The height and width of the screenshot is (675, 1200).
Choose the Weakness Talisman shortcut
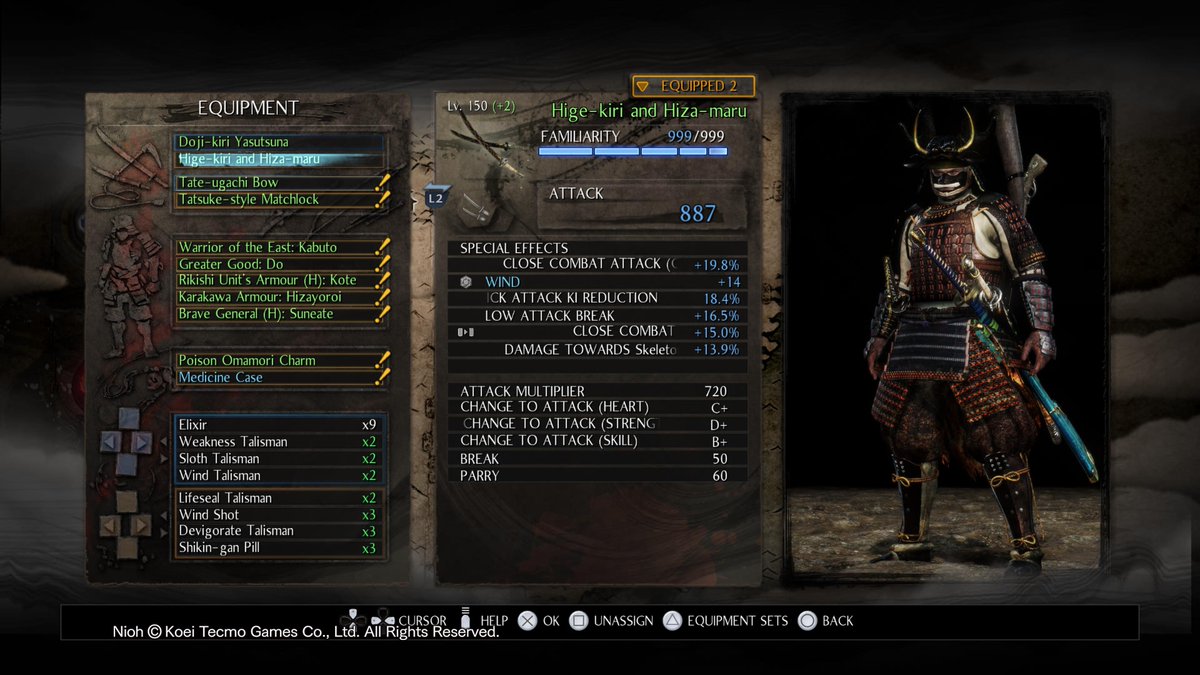[x=277, y=442]
